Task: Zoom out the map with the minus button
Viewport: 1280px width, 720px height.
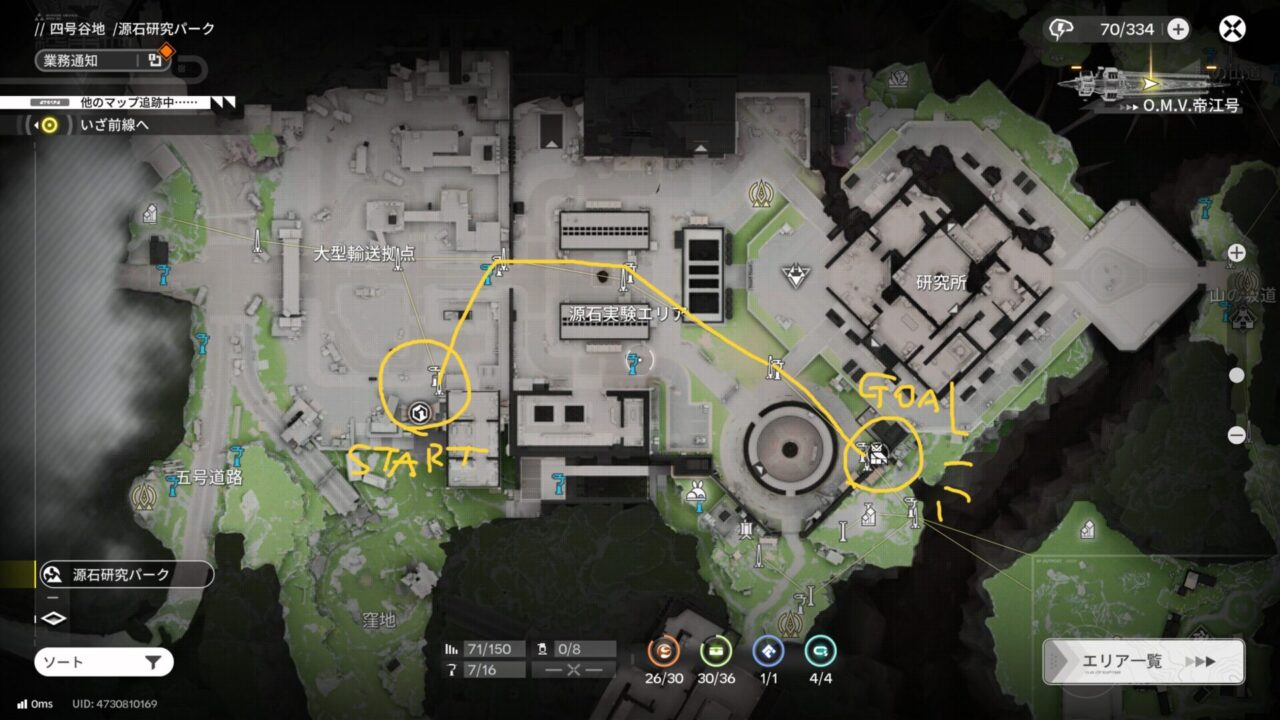Action: point(1237,435)
